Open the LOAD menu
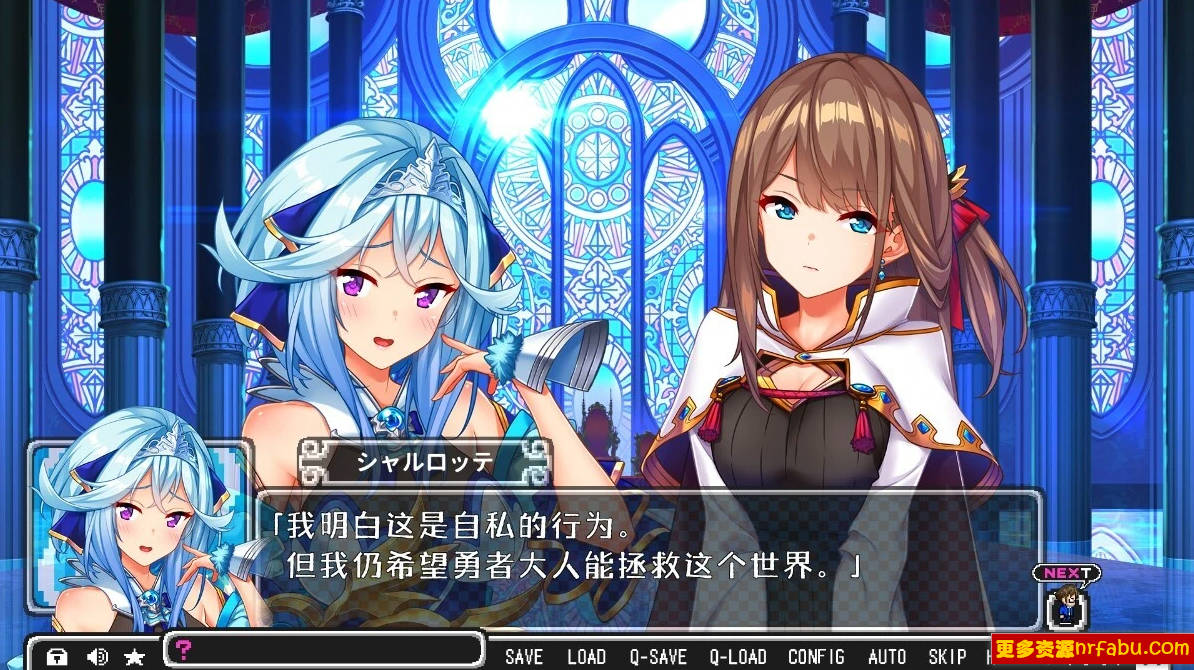Screen dimensions: 1194x670 586,656
